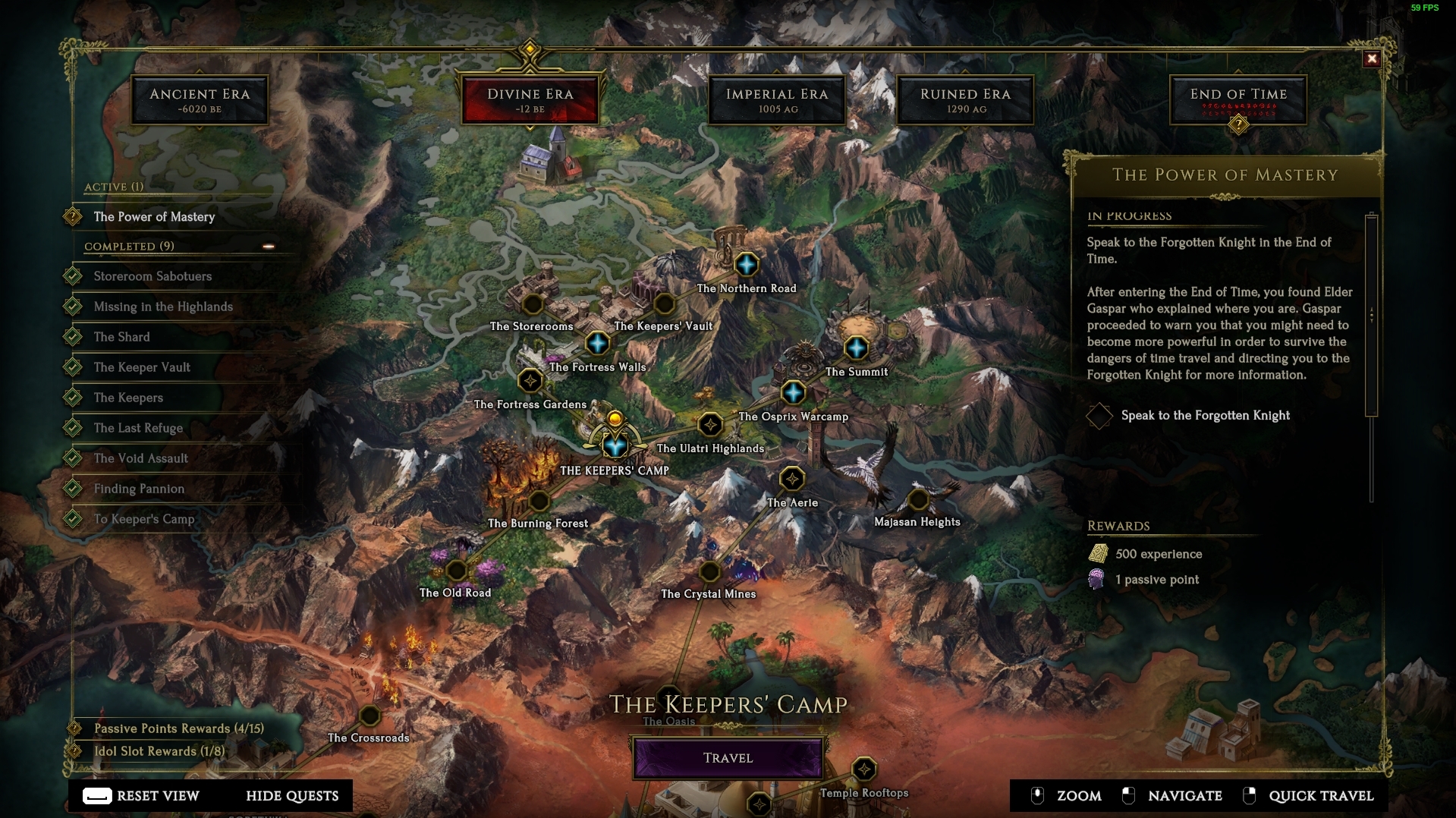This screenshot has height=818, width=1456.
Task: Collapse the Completed quests section
Action: tap(269, 246)
